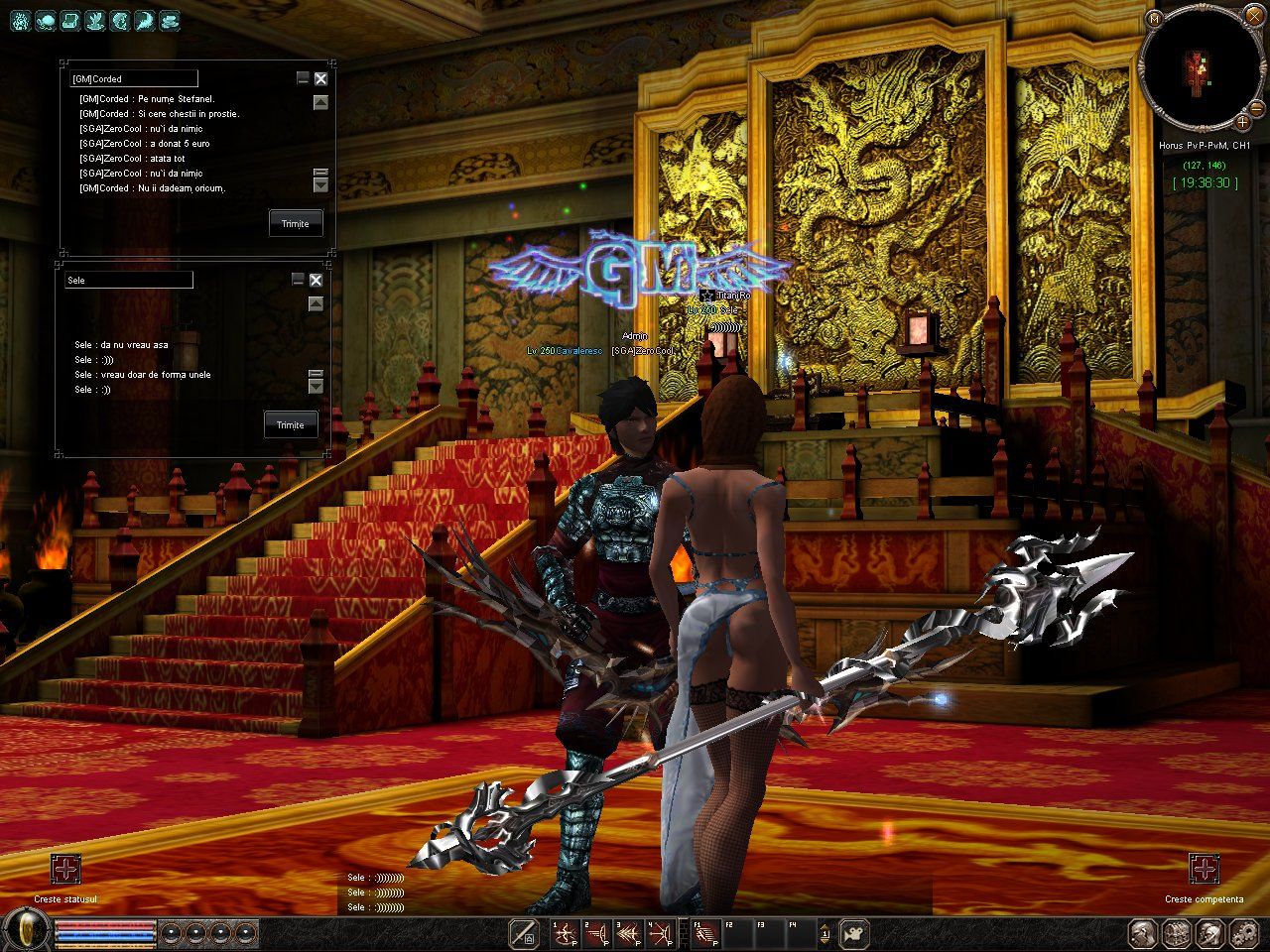1270x952 pixels.
Task: Click the [GM]Corded recipient name field
Action: (133, 78)
